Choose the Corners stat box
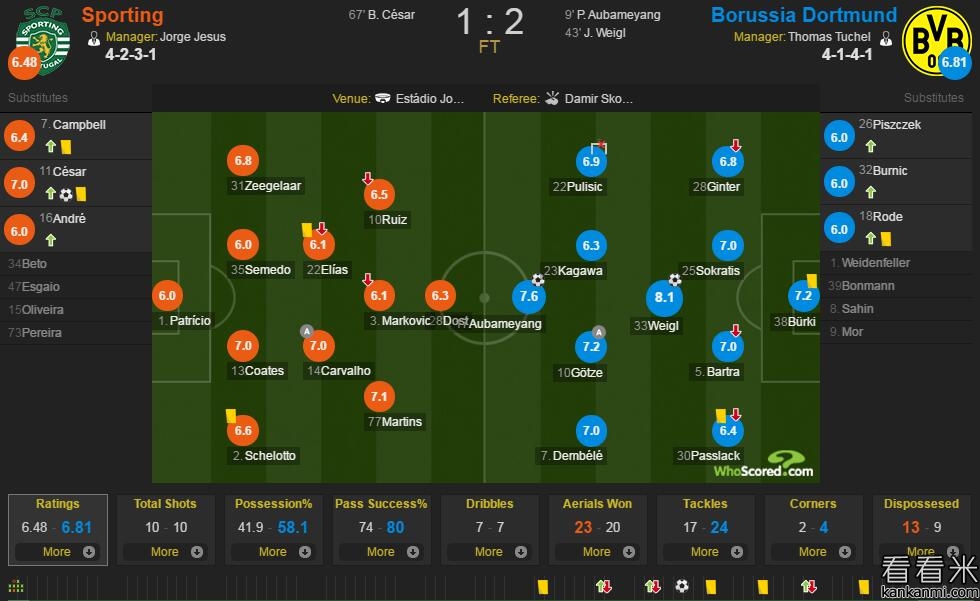 [x=813, y=504]
